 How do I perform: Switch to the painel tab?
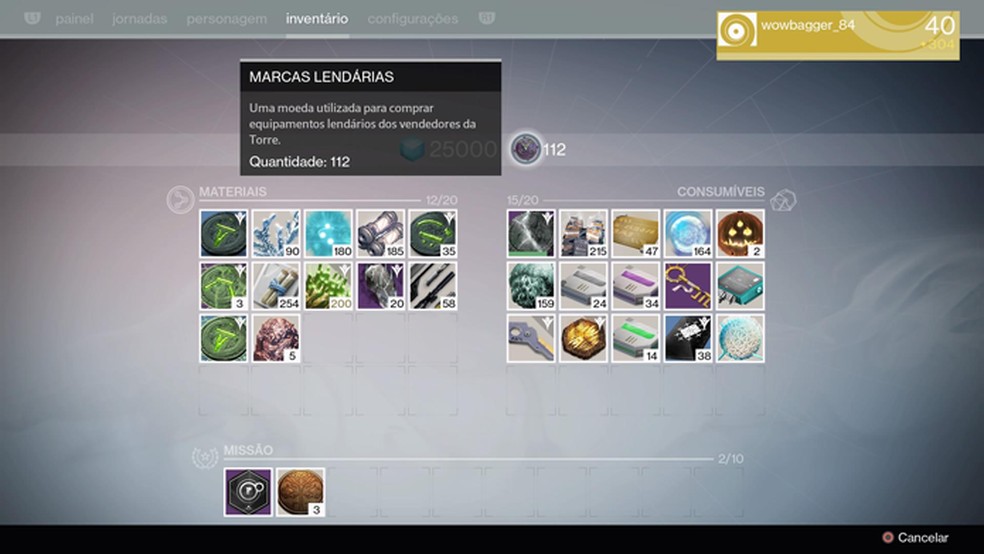click(x=75, y=19)
